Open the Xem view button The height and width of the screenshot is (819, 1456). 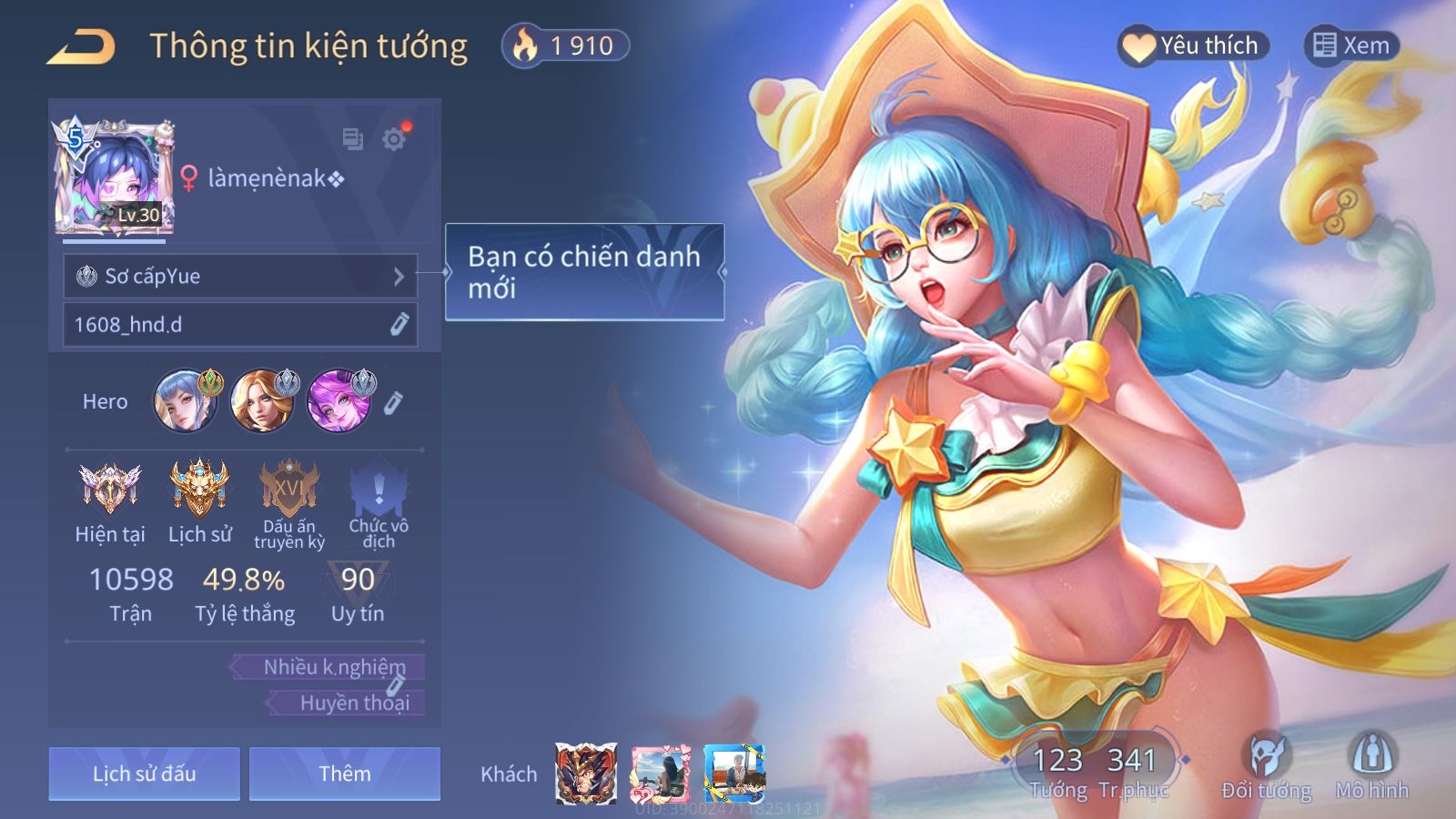[x=1351, y=45]
